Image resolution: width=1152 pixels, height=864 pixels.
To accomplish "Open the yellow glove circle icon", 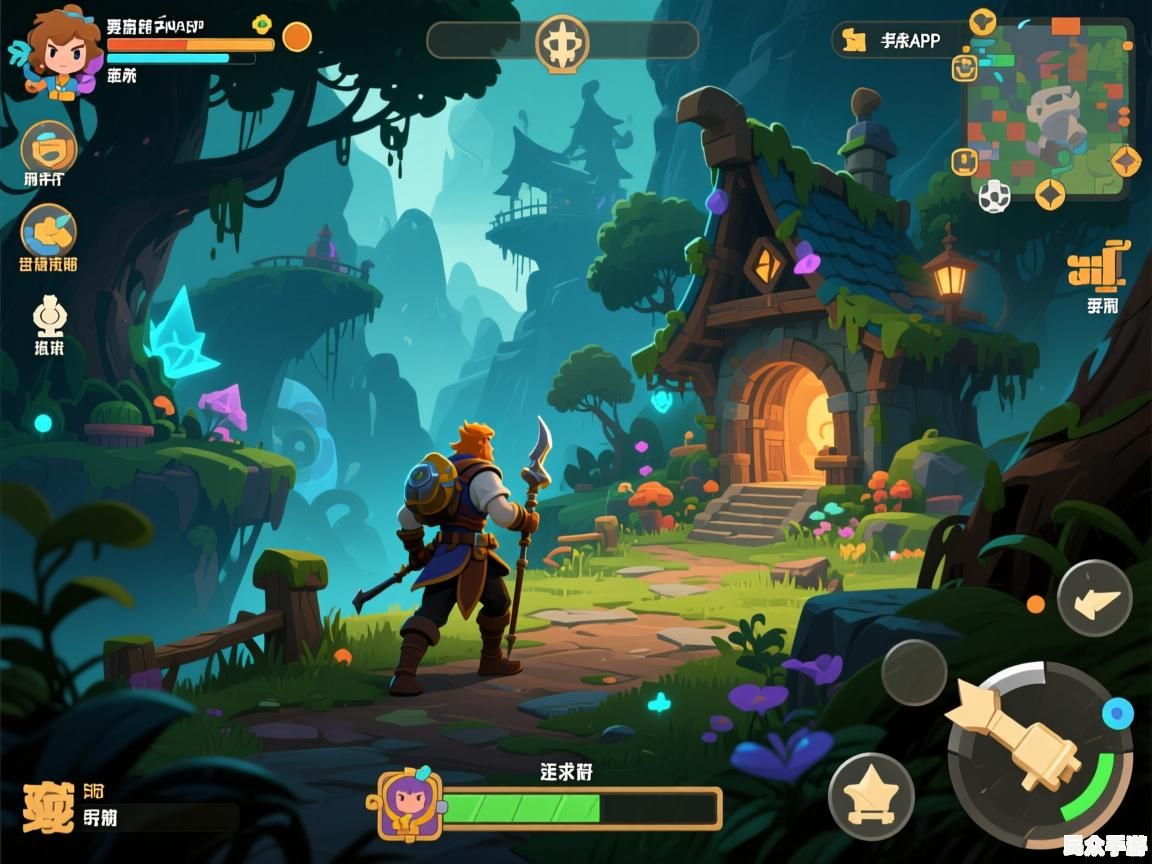I will tap(48, 229).
